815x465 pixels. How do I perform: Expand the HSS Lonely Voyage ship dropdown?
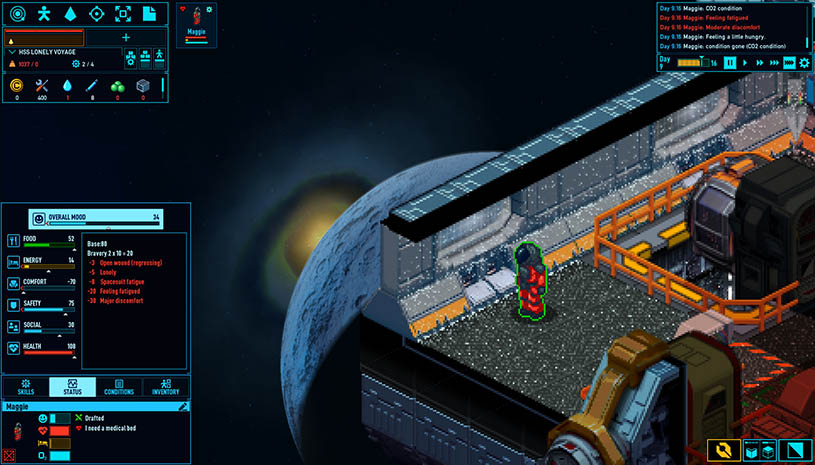[12, 51]
